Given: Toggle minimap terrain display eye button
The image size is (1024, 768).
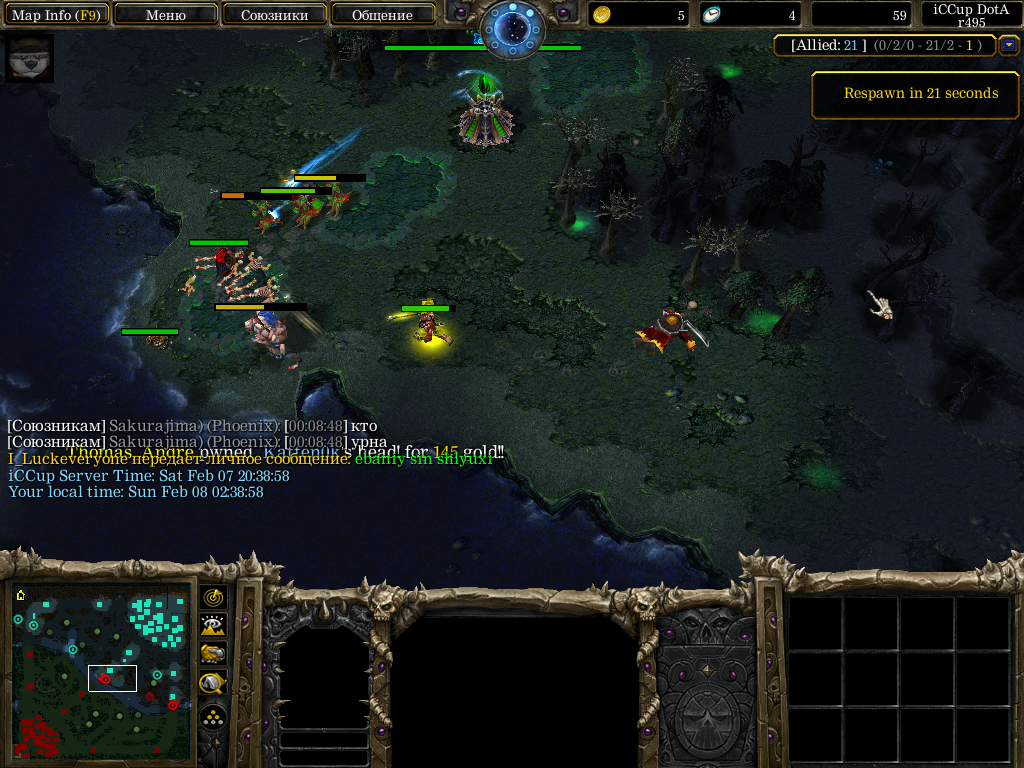Looking at the screenshot, I should 213,626.
